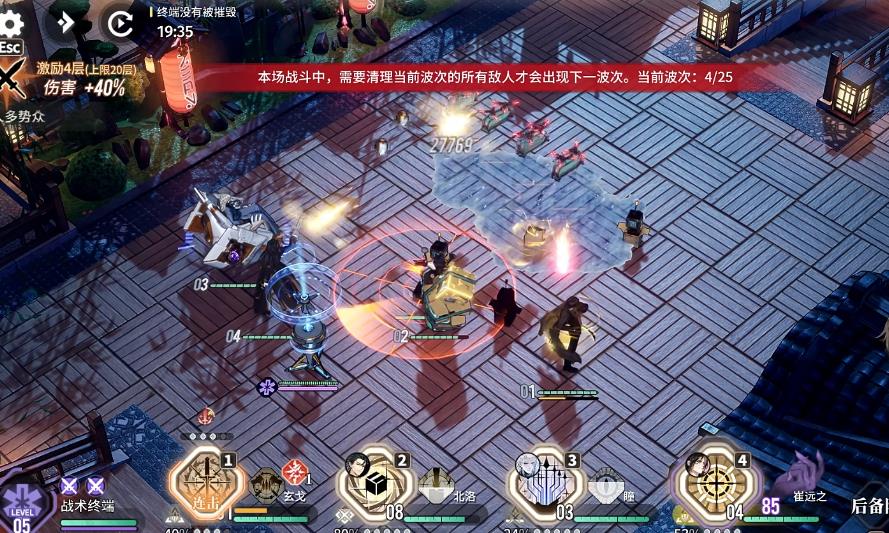Viewport: 889px width, 533px height.
Task: Click the circular replay-arrow play button
Action: coord(120,22)
